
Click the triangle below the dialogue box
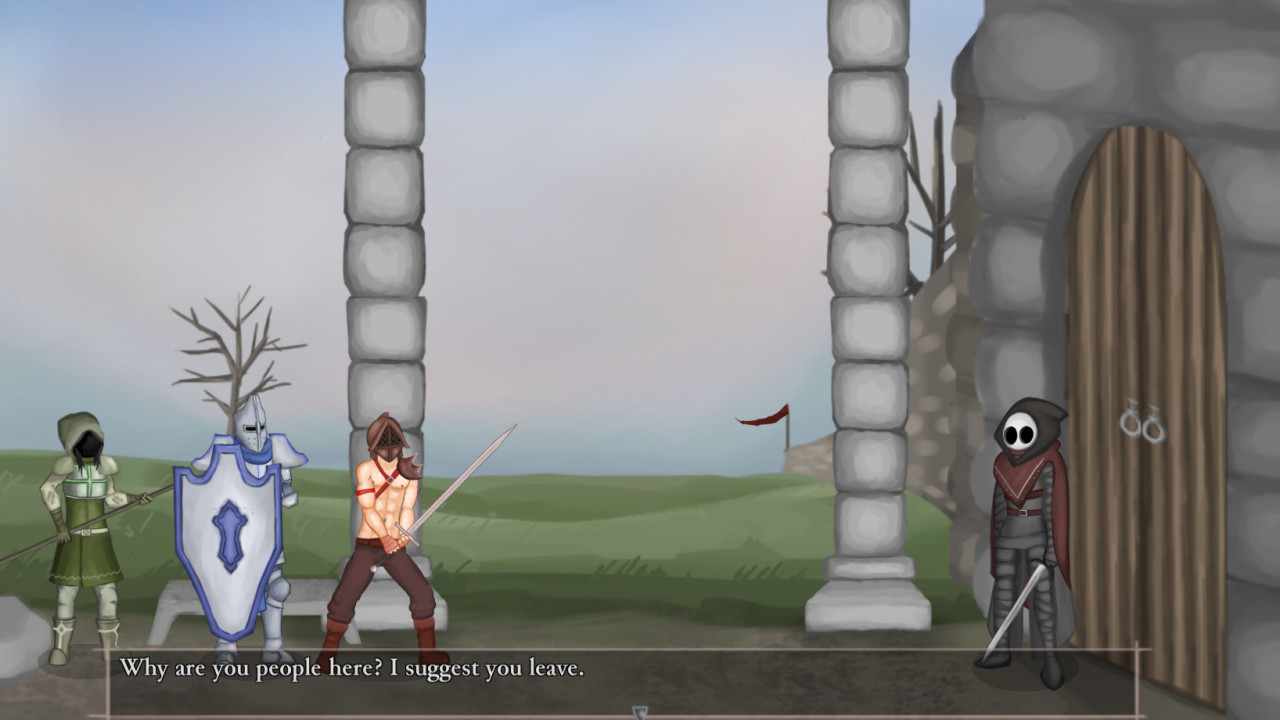pyautogui.click(x=639, y=713)
